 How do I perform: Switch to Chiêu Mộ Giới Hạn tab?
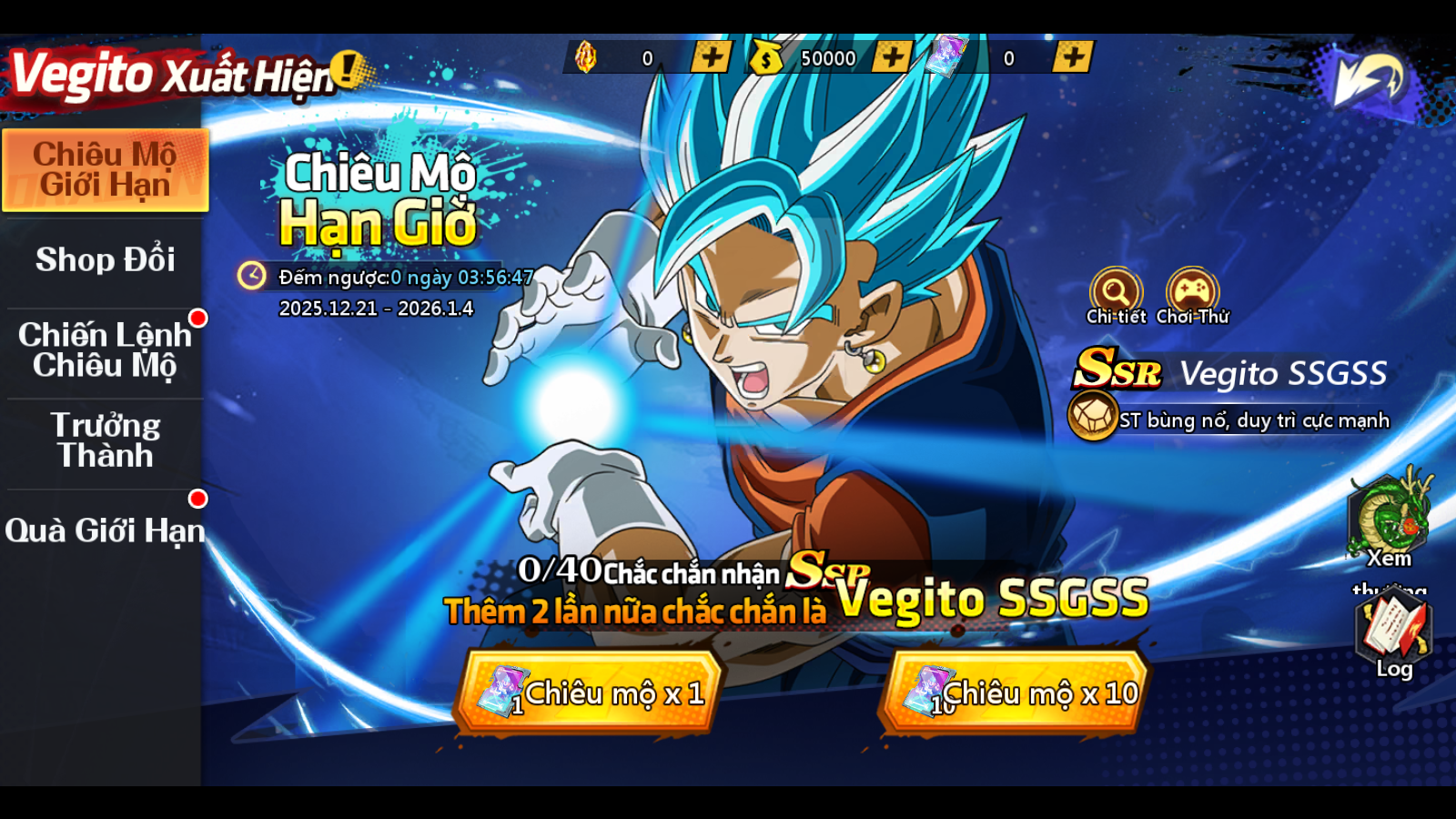pyautogui.click(x=106, y=170)
